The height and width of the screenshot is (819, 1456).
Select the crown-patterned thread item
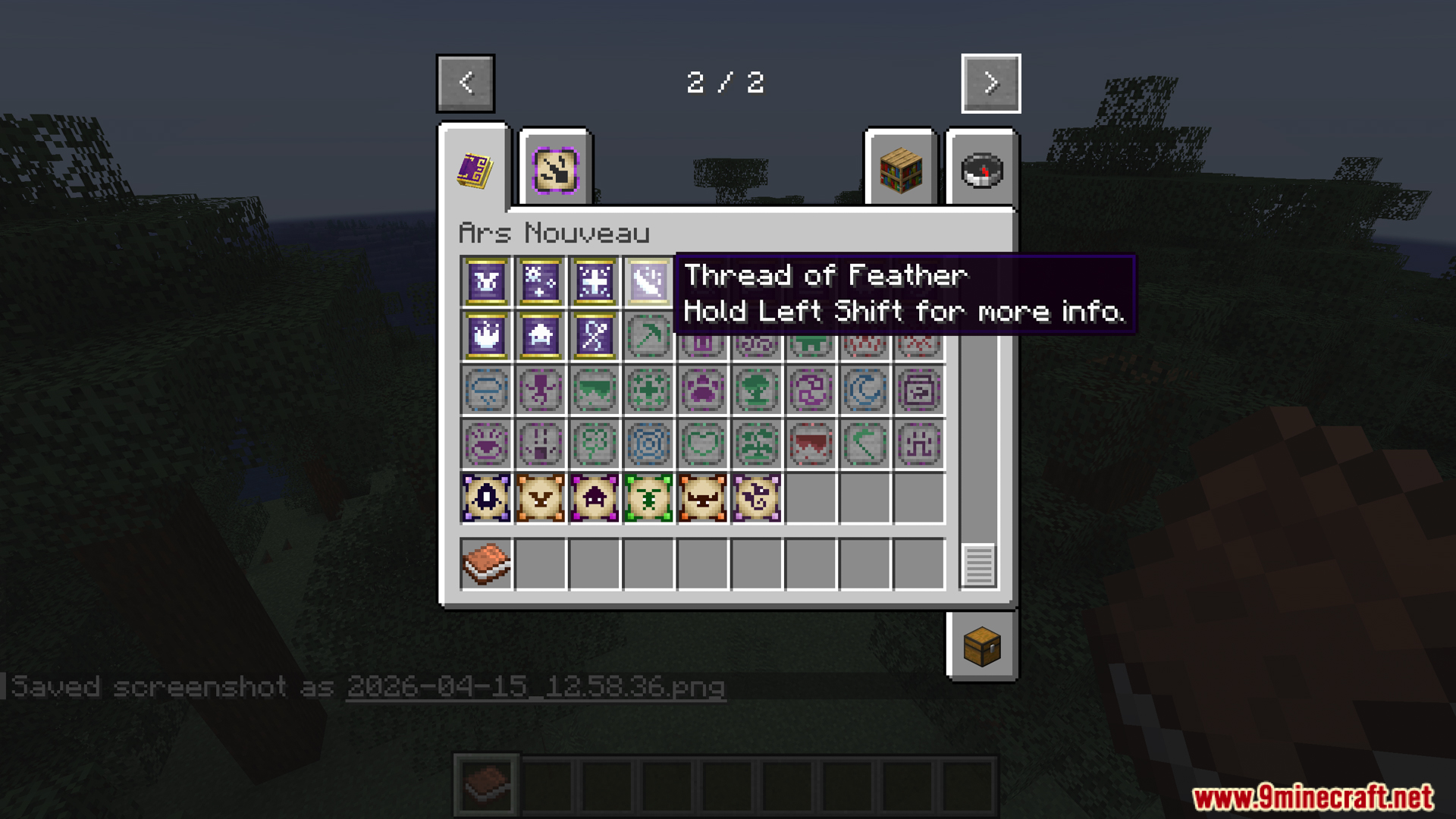486,334
